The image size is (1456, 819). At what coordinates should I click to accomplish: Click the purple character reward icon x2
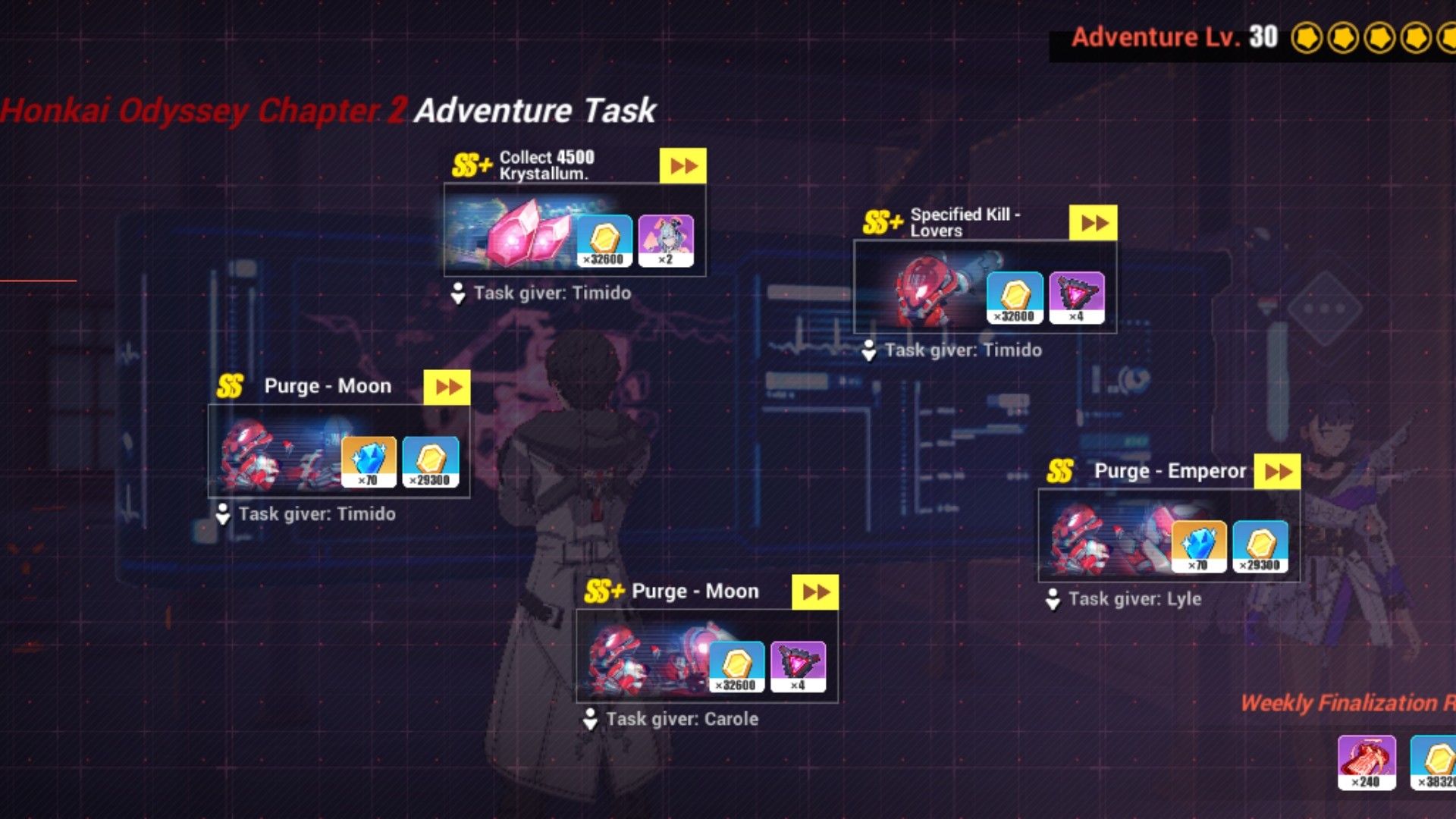tap(667, 239)
